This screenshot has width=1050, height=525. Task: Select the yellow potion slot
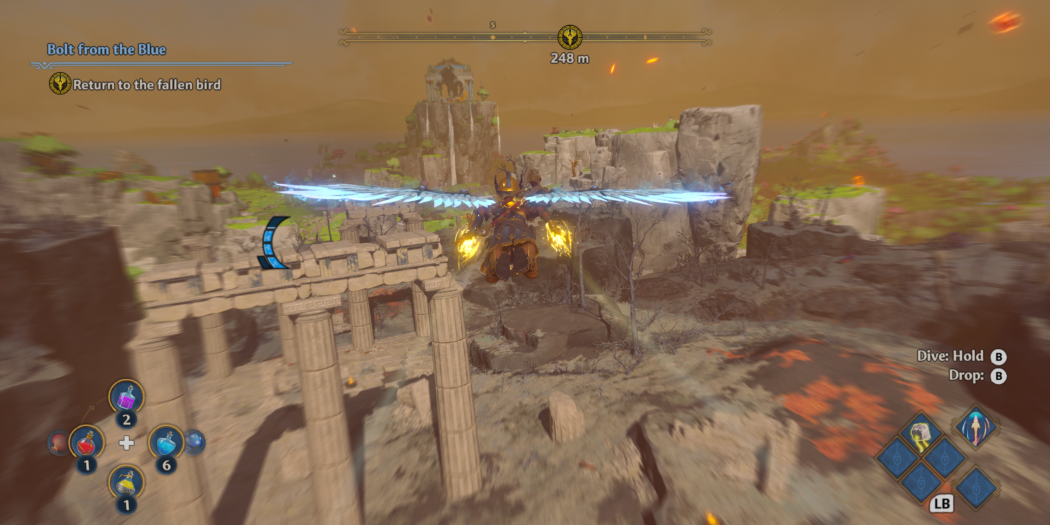[x=127, y=482]
